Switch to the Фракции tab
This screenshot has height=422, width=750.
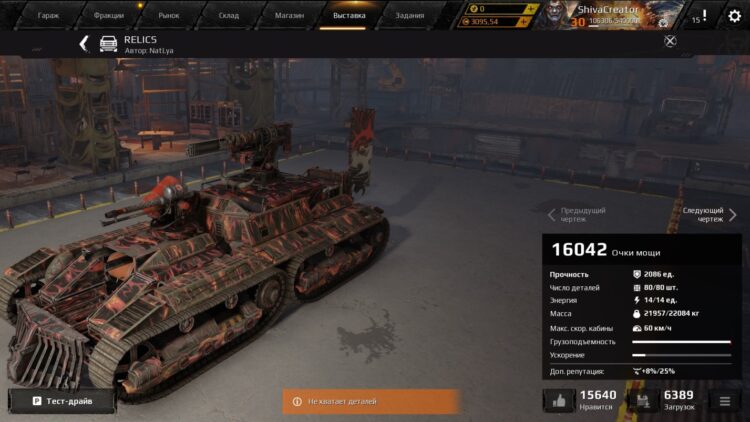click(x=109, y=15)
